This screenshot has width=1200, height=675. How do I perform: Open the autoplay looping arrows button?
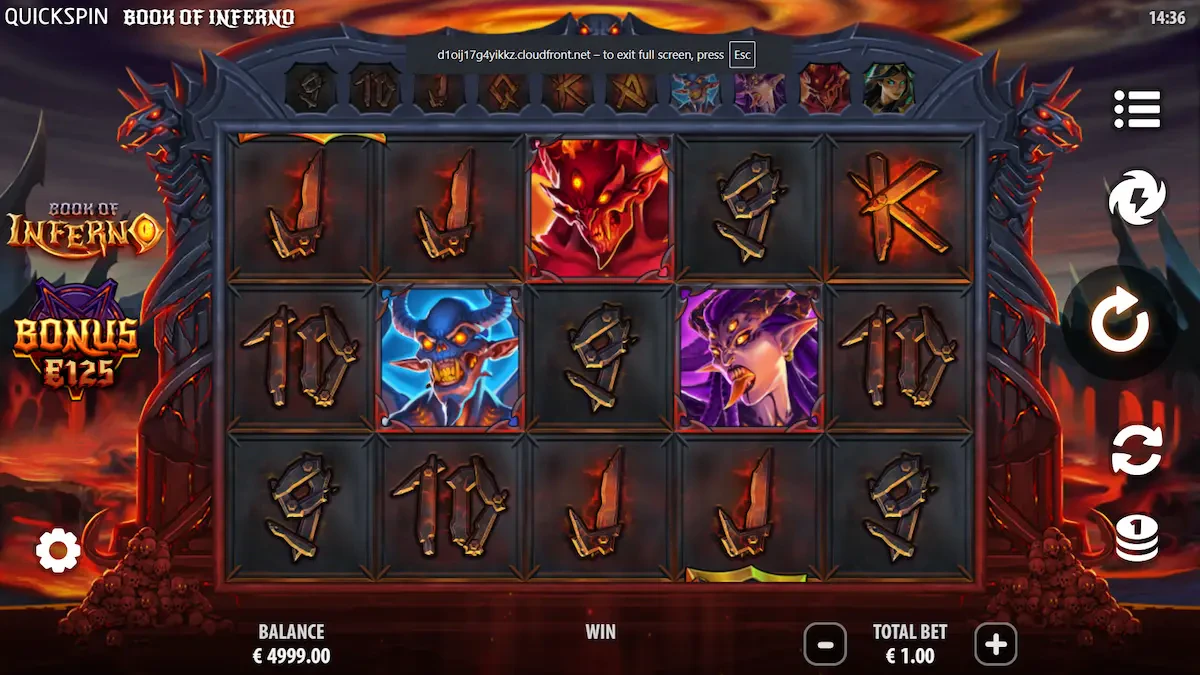coord(1137,449)
